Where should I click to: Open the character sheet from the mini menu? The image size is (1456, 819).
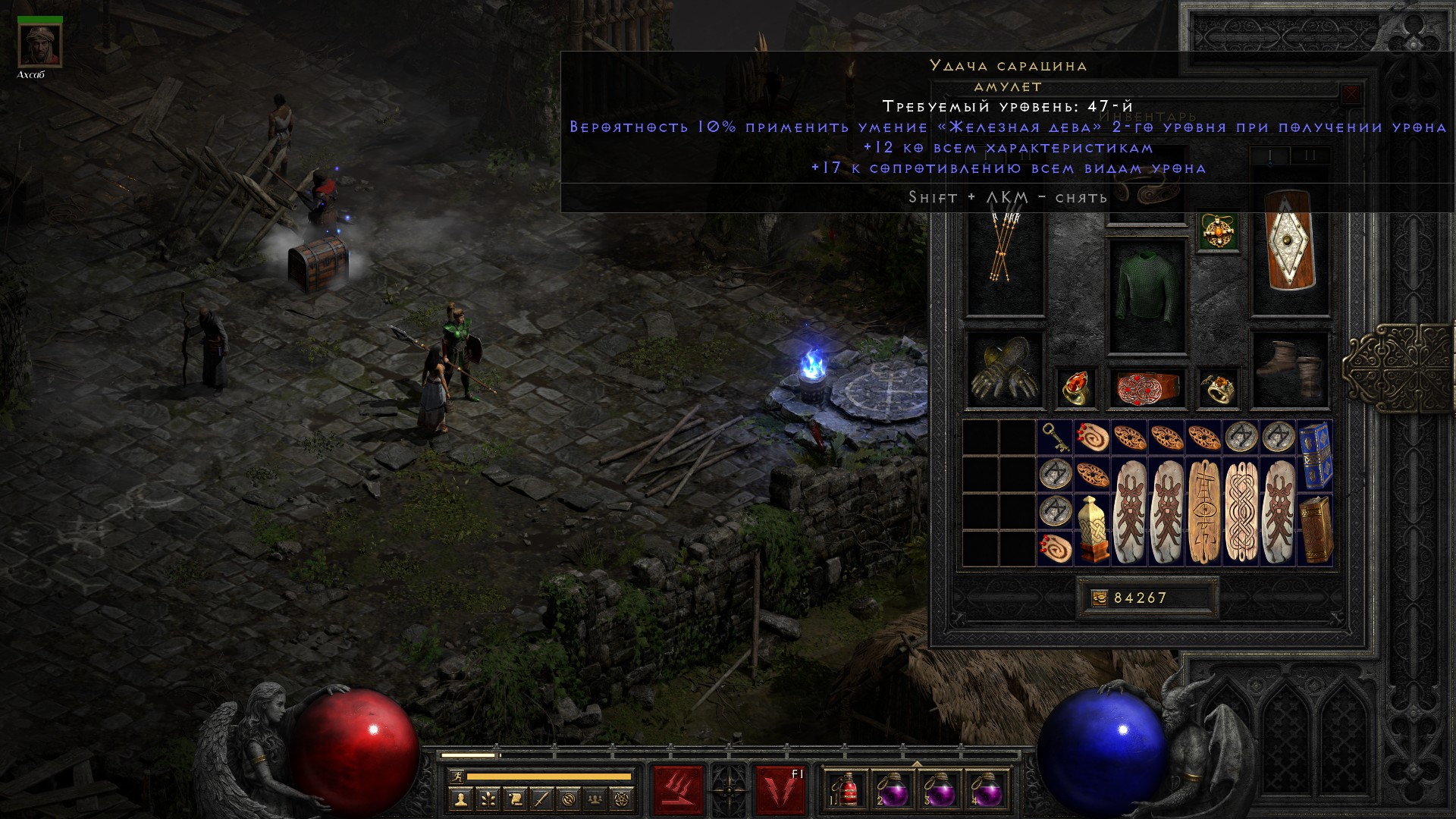(x=460, y=799)
